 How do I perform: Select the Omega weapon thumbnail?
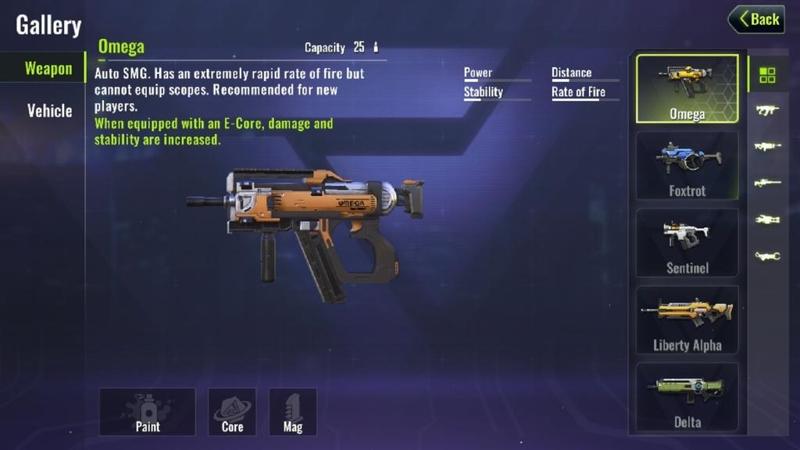tap(687, 88)
